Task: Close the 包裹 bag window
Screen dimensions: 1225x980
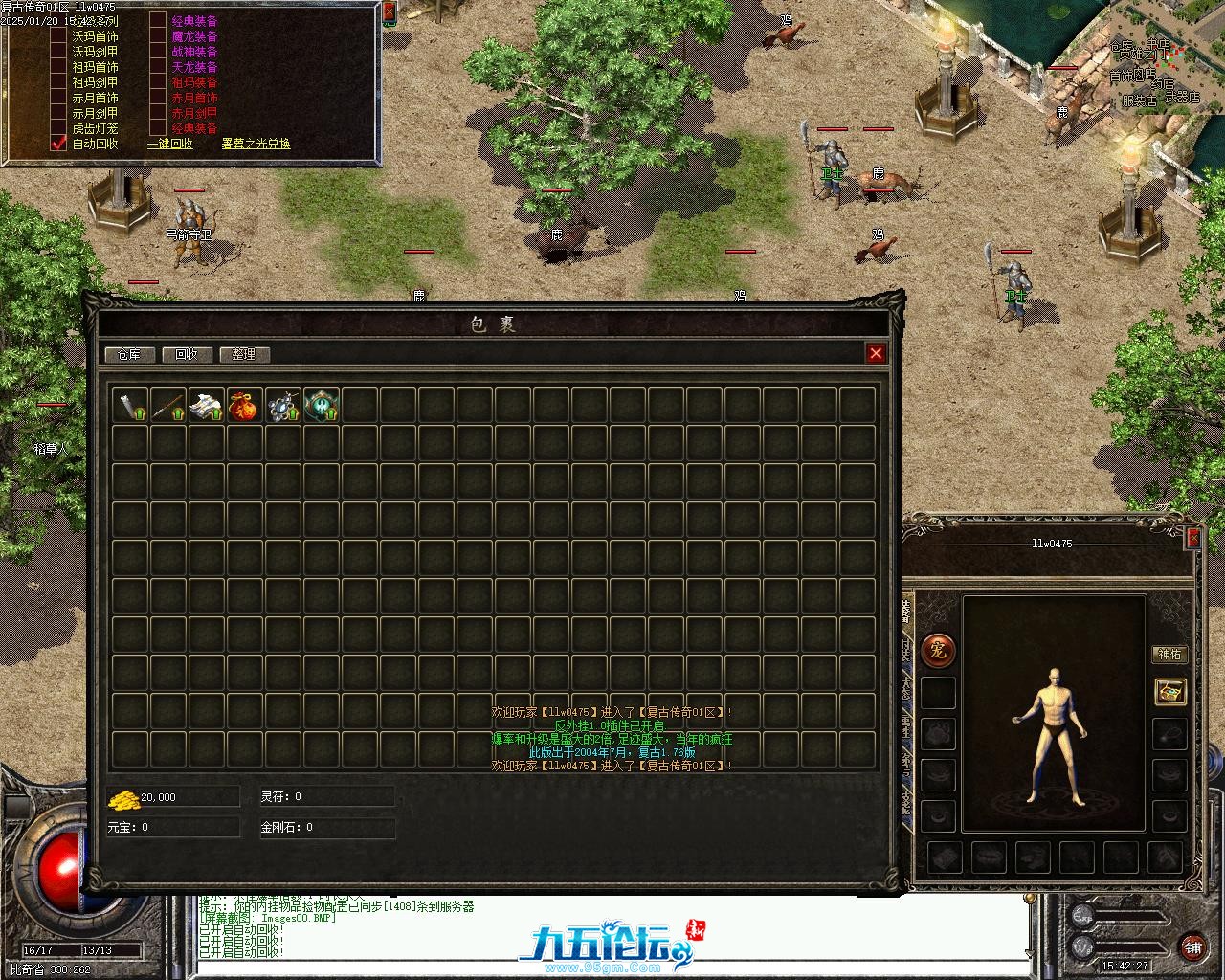Action: [876, 353]
